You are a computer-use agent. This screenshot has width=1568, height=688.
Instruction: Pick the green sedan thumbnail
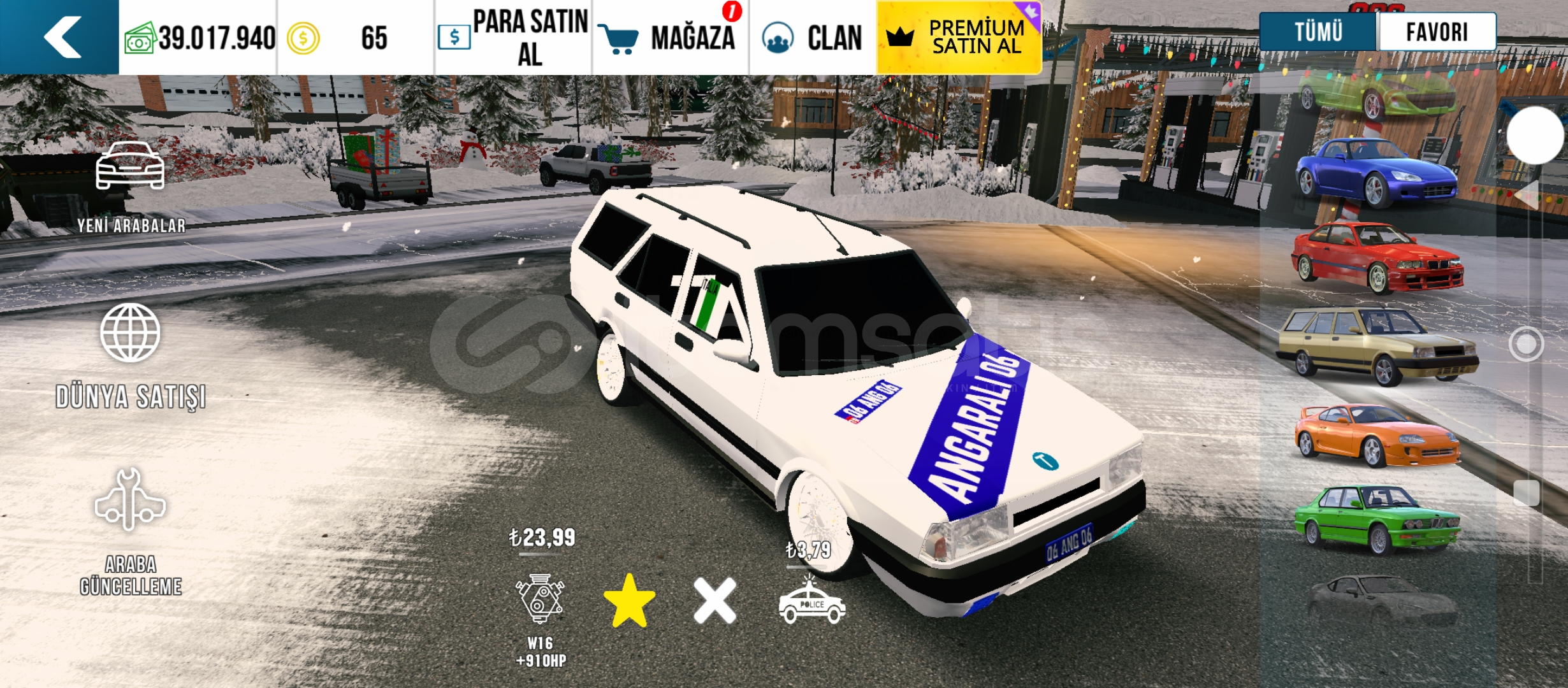(x=1377, y=519)
